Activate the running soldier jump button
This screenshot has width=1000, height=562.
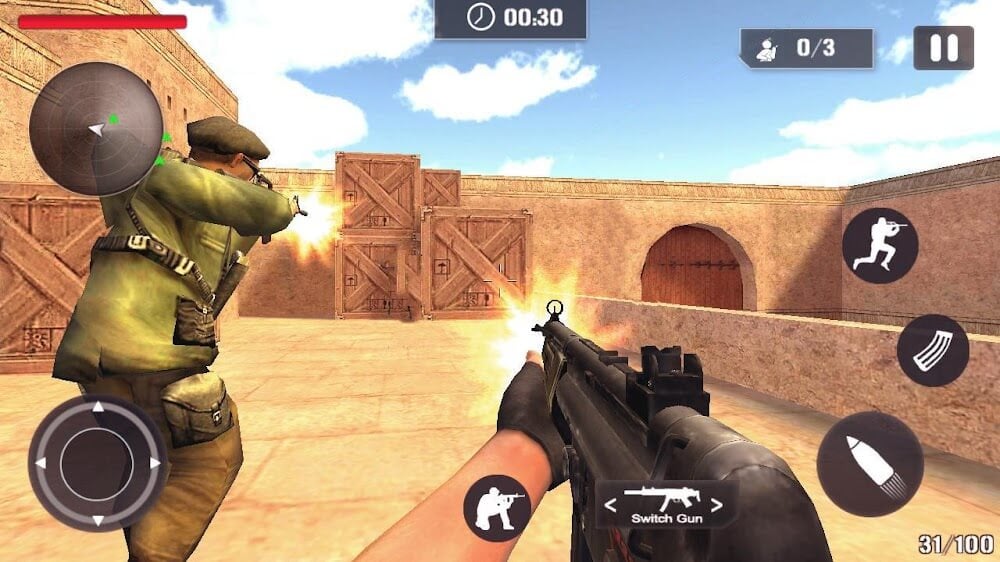[x=879, y=246]
